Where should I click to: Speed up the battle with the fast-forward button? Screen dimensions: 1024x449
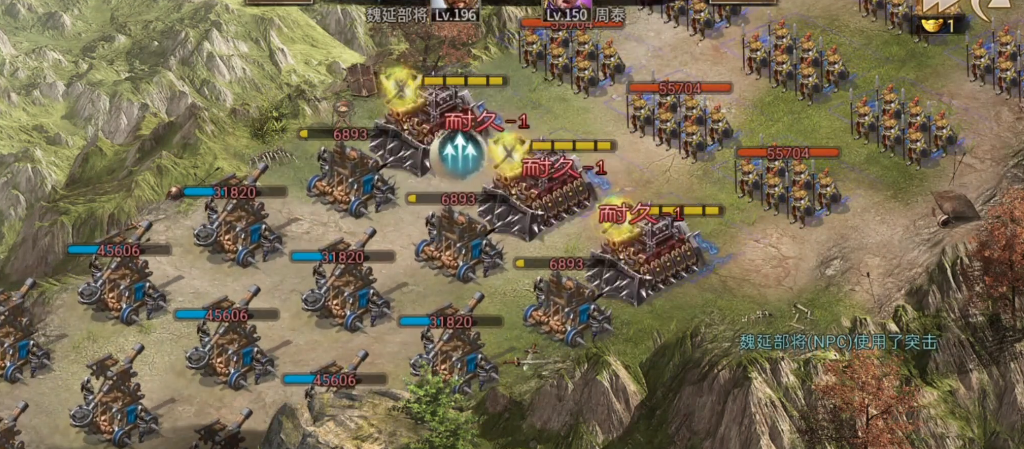[x=942, y=7]
